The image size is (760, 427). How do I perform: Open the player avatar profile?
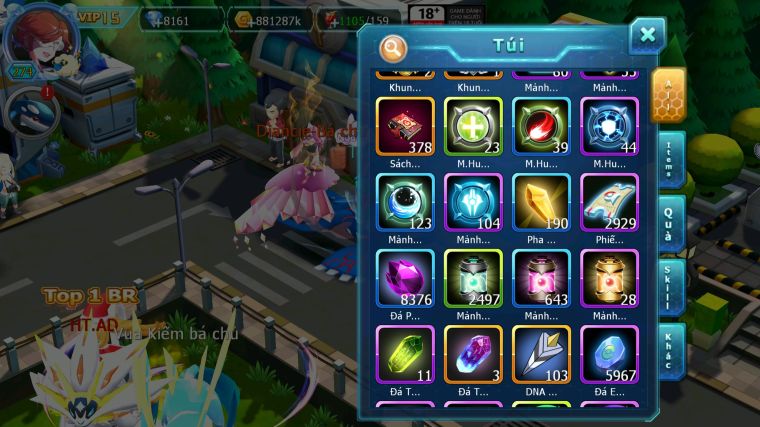coord(33,37)
